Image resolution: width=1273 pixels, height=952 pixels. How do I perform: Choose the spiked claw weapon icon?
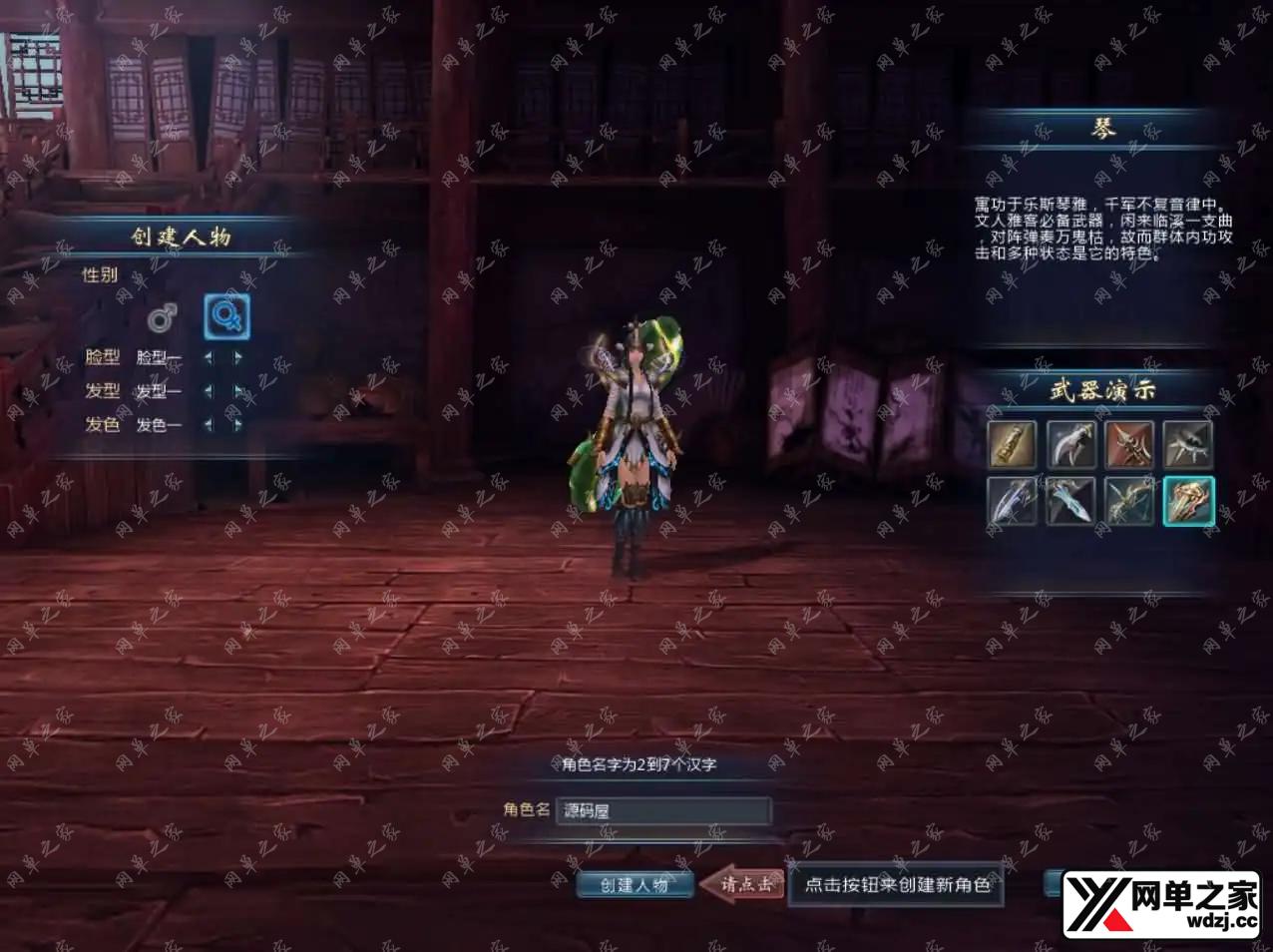tap(1188, 444)
